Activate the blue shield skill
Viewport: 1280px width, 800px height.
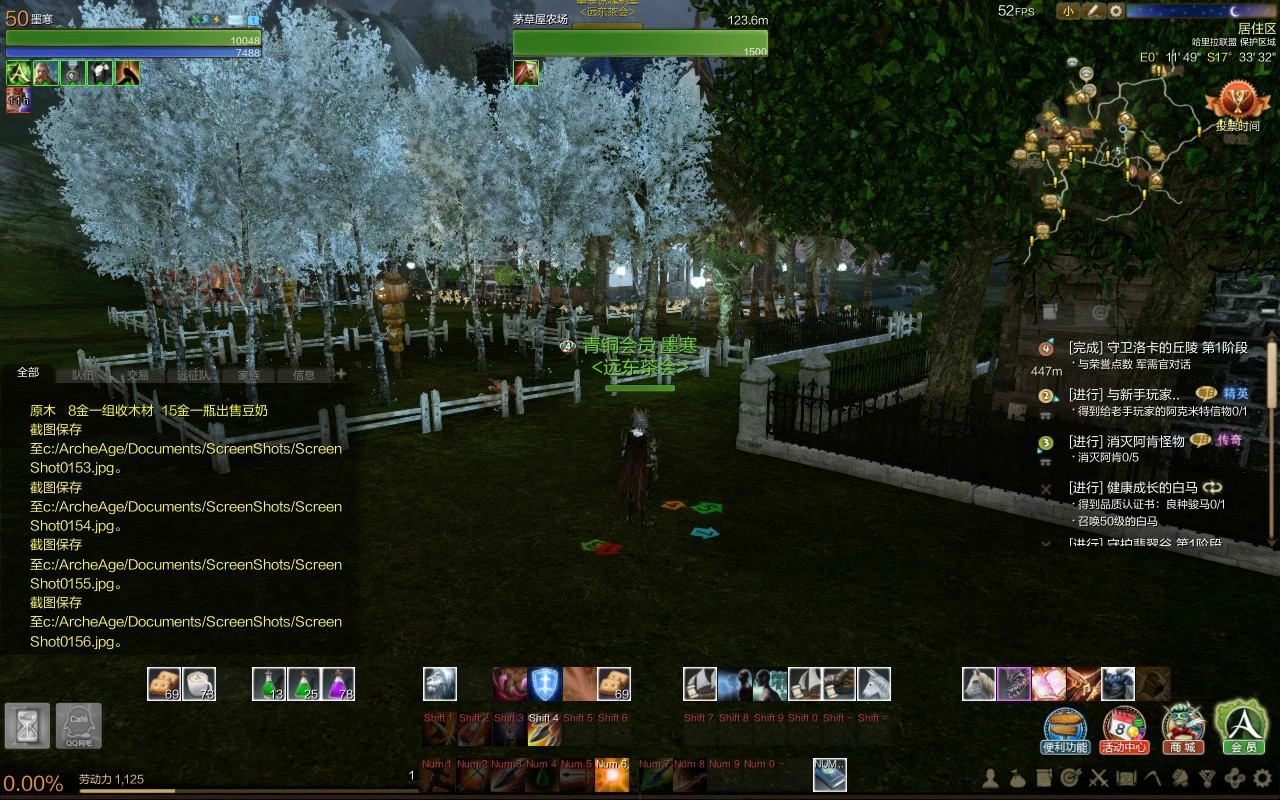coord(545,684)
